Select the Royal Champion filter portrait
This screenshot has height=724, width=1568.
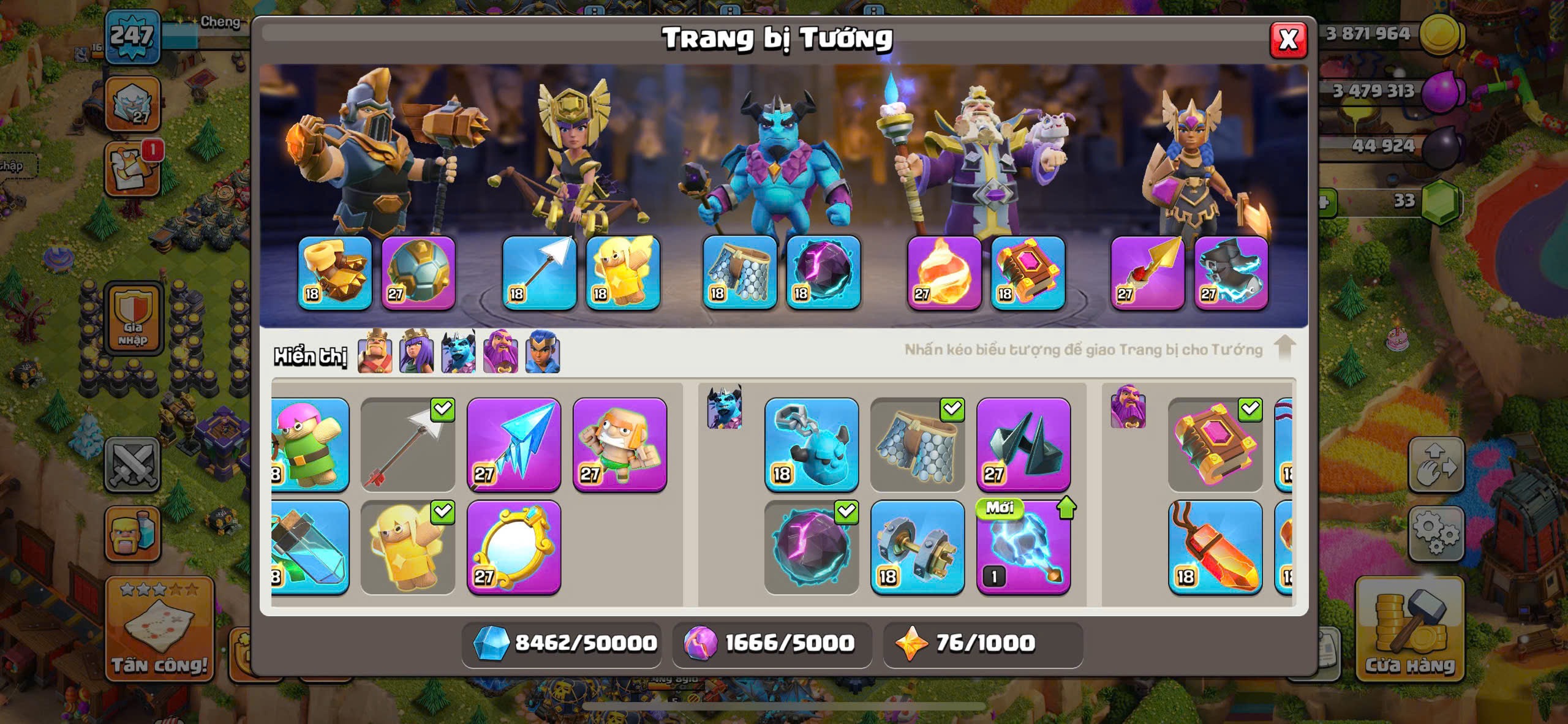click(x=542, y=352)
